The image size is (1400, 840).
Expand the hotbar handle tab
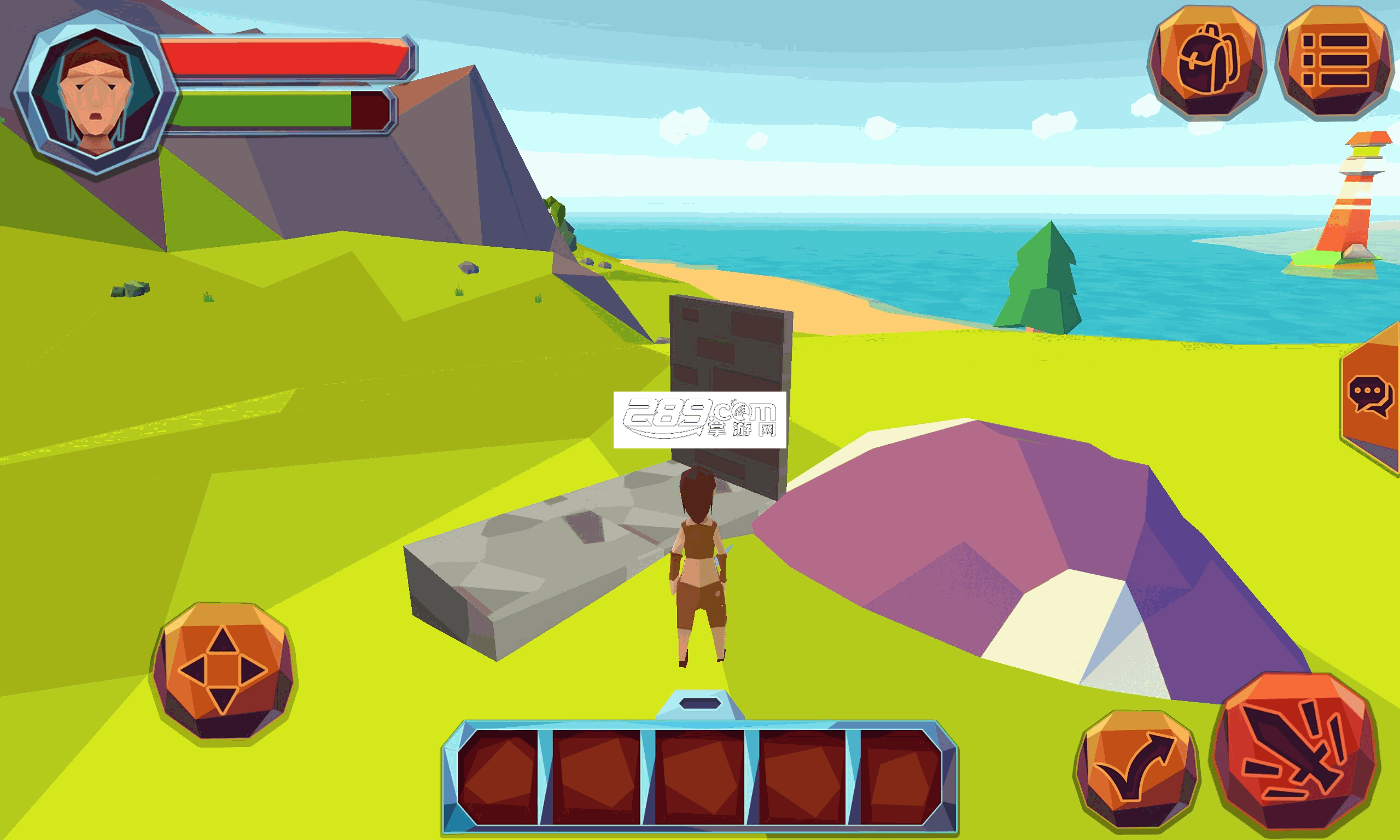click(x=700, y=705)
